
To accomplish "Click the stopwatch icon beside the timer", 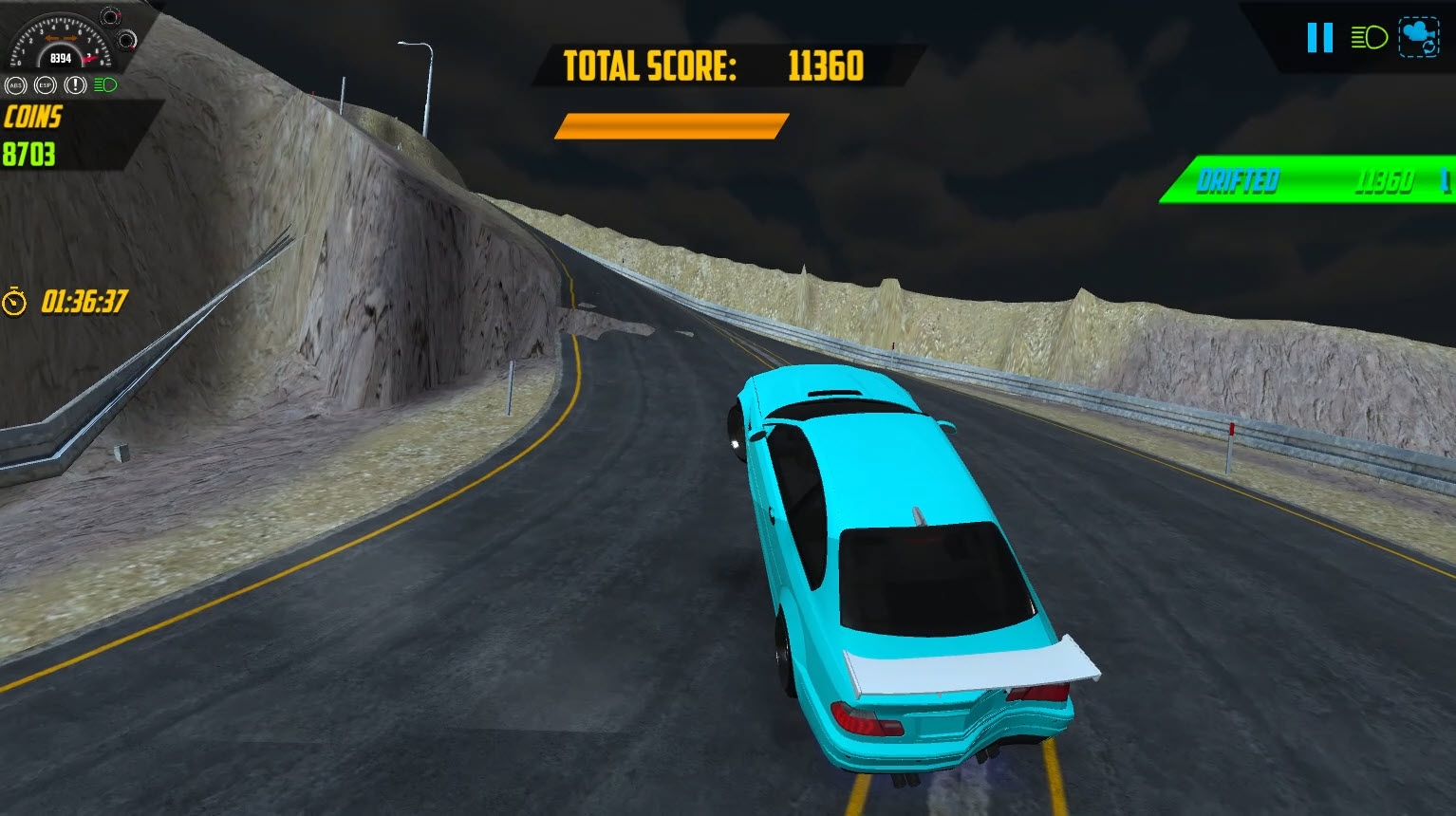I will pos(13,302).
